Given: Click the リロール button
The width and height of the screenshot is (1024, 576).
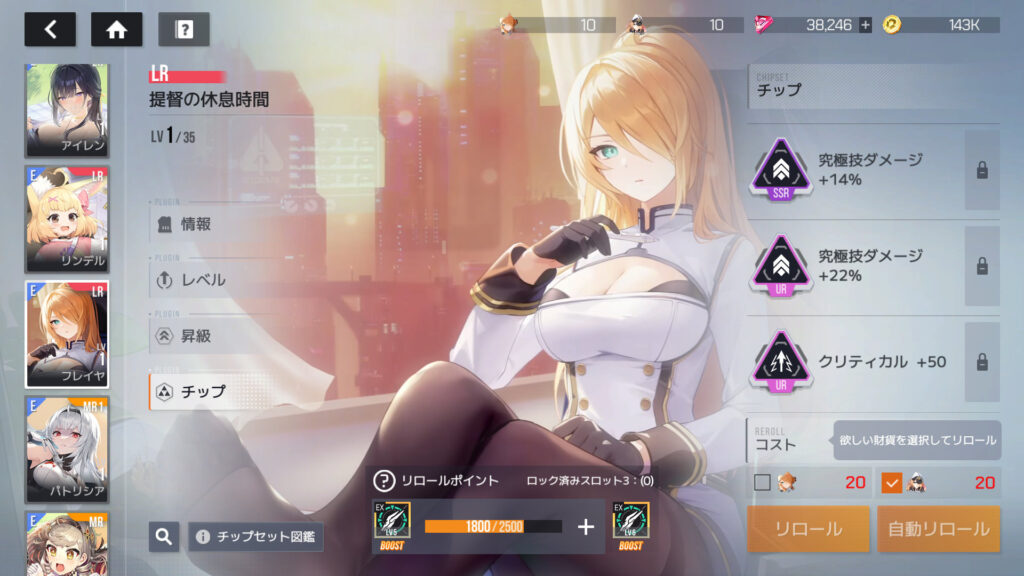Looking at the screenshot, I should (808, 529).
